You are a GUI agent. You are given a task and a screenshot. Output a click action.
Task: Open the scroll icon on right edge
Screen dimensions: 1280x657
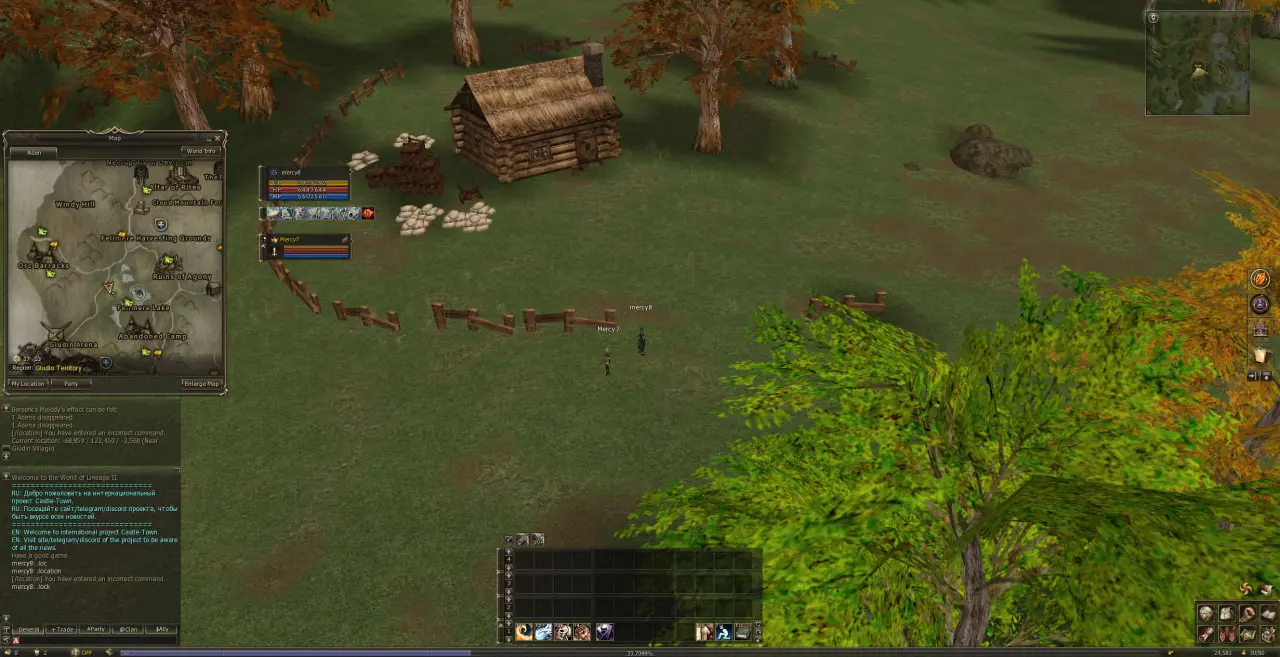tap(1260, 354)
